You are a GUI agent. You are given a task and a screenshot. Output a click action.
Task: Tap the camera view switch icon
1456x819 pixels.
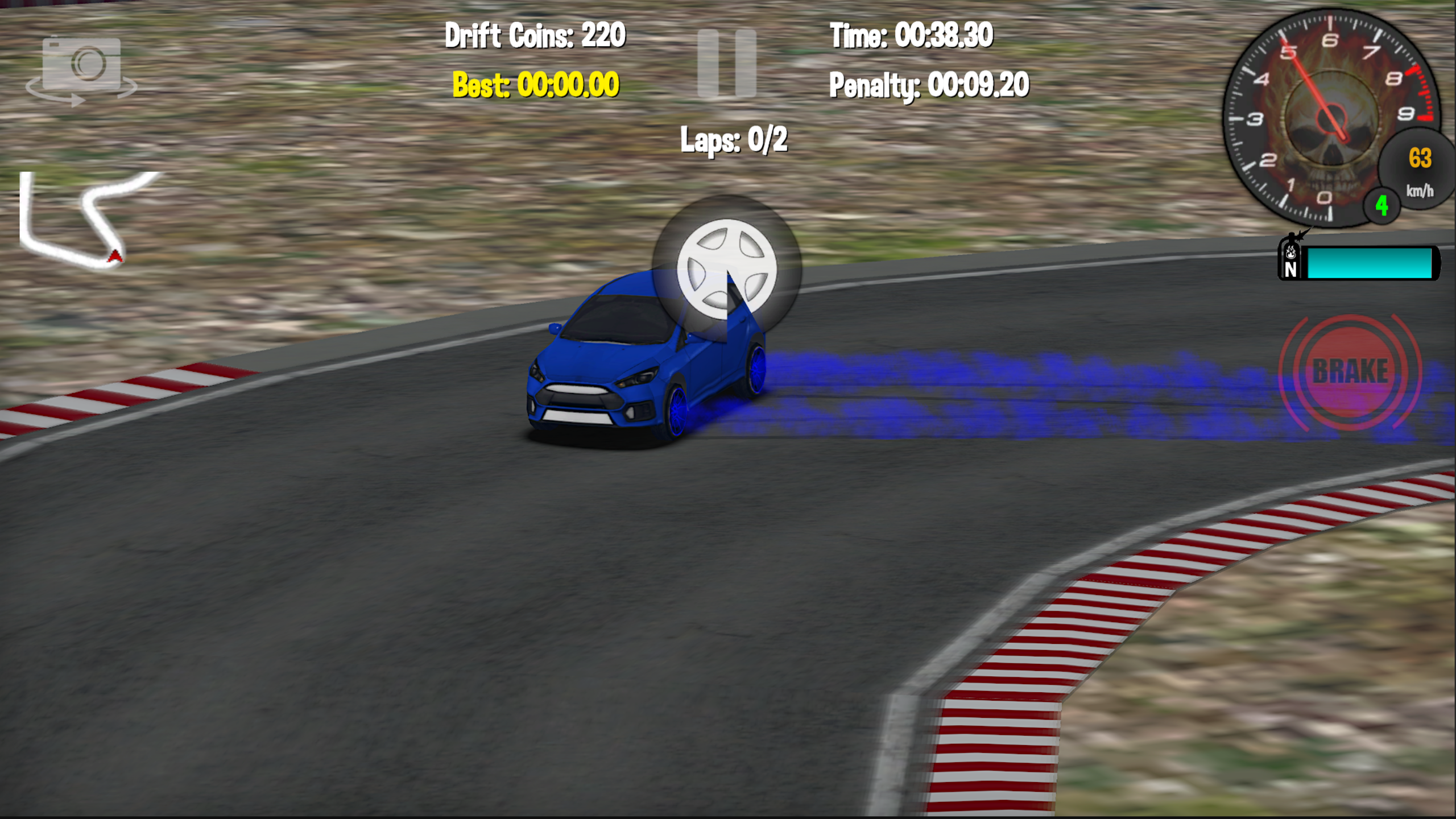(x=82, y=64)
